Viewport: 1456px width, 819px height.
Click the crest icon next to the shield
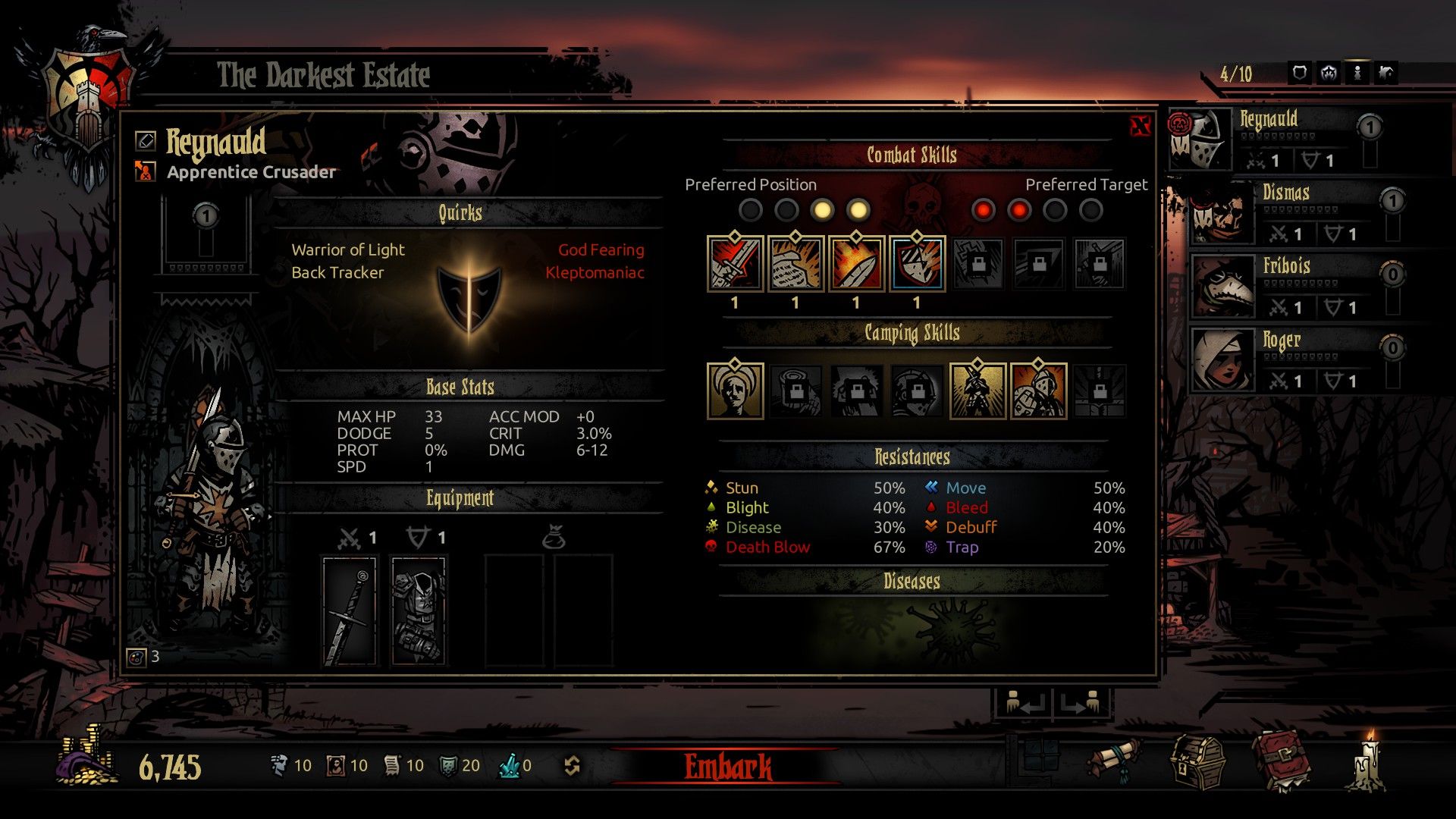tap(1328, 71)
